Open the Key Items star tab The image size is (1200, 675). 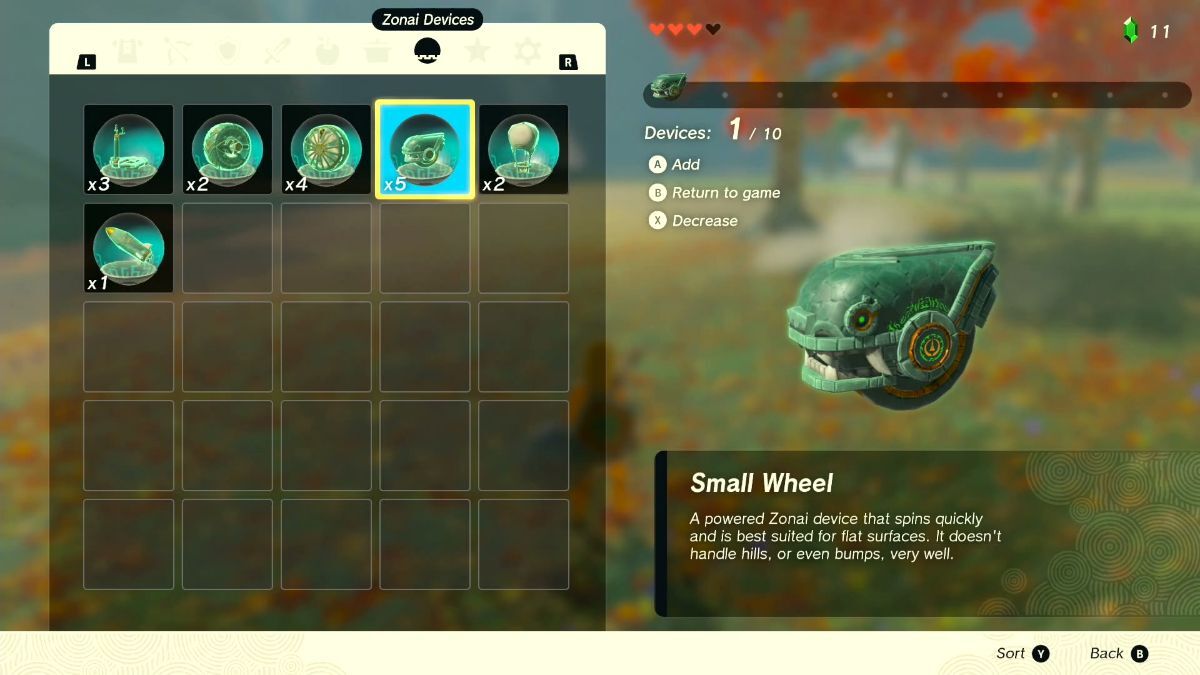click(477, 50)
